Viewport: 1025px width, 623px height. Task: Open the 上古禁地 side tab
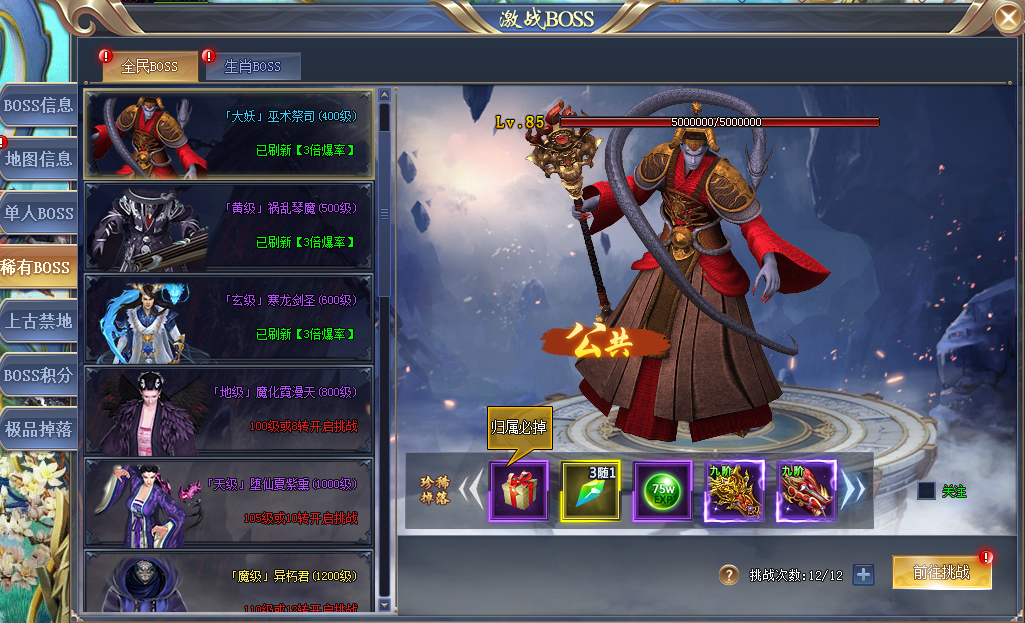coord(38,321)
